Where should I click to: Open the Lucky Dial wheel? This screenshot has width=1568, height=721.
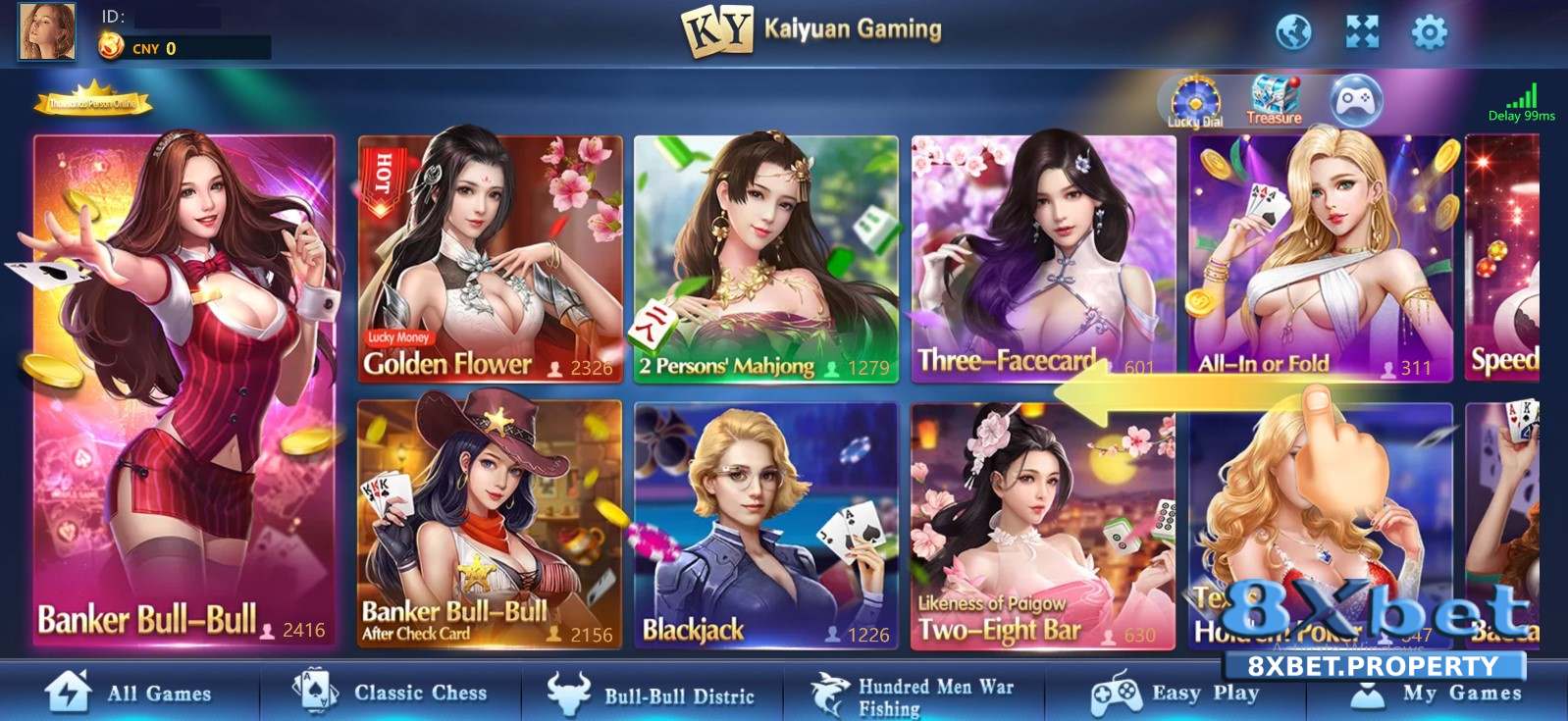tap(1195, 98)
